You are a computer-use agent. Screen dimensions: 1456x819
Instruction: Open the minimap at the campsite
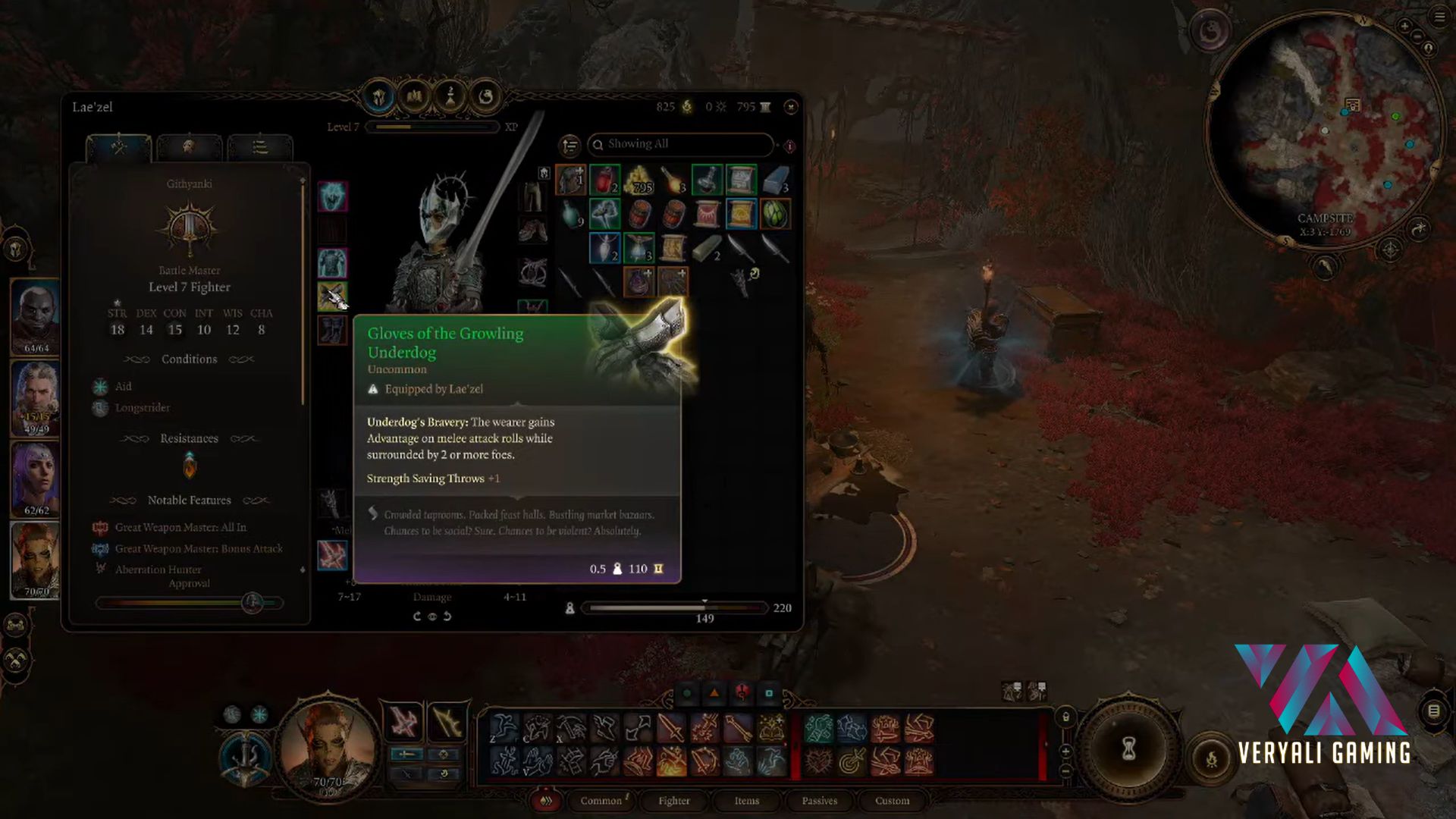point(1323,129)
